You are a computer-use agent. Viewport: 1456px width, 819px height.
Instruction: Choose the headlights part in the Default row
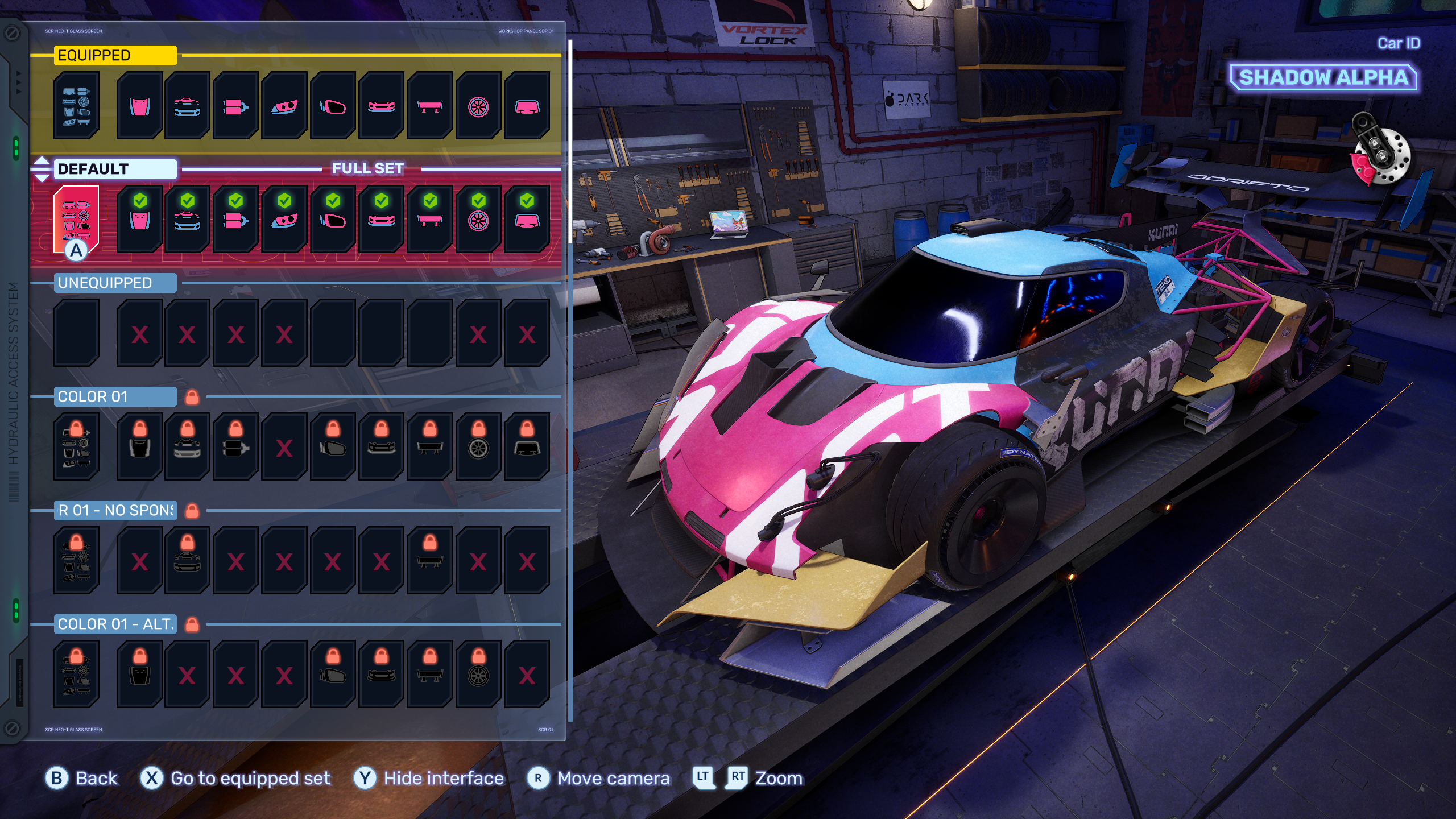[284, 219]
